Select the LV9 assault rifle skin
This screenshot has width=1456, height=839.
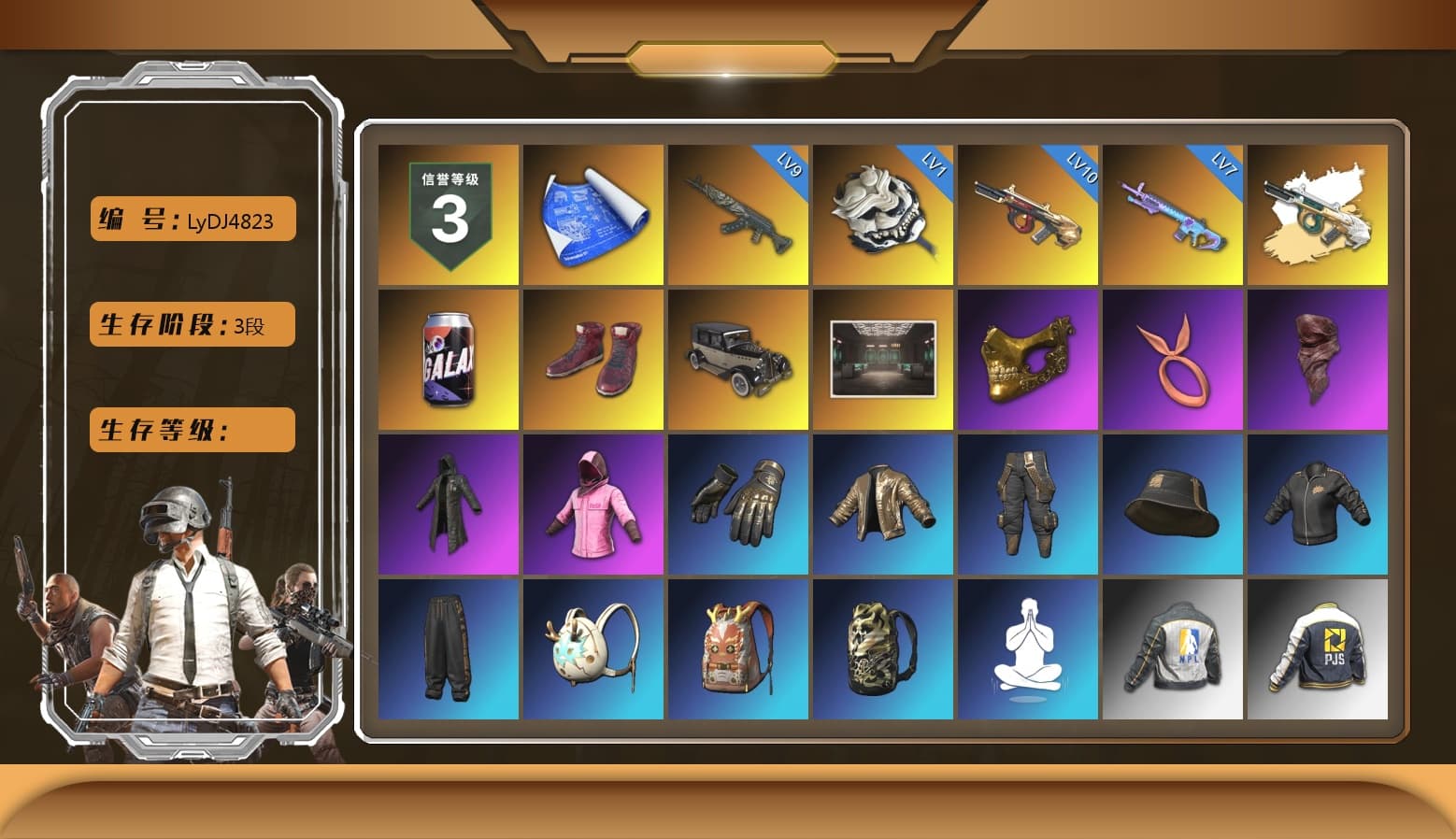pyautogui.click(x=737, y=214)
